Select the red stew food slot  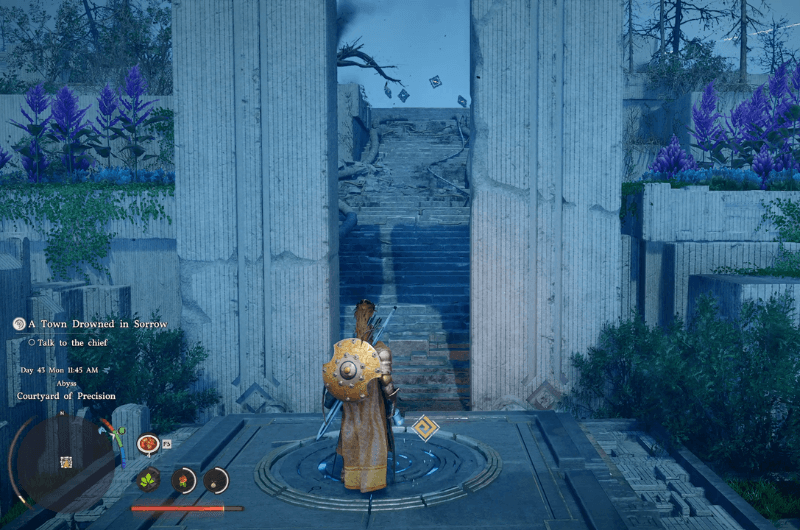(x=148, y=443)
